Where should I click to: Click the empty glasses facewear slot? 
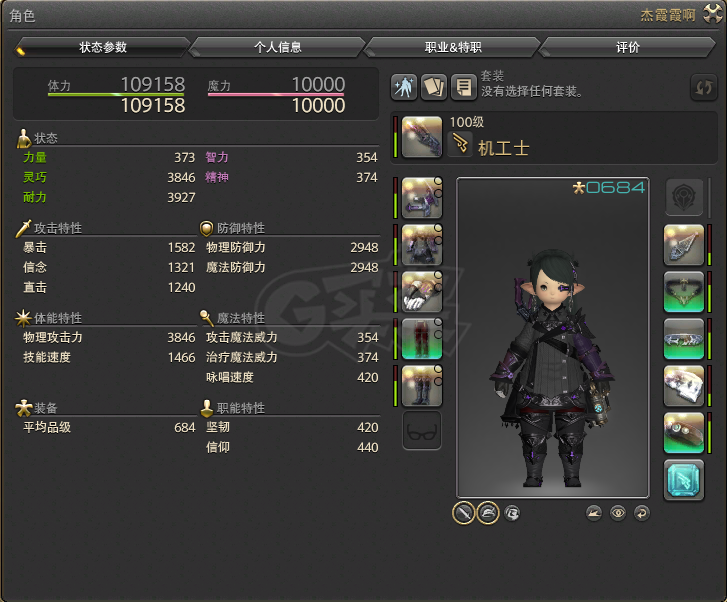click(x=422, y=433)
